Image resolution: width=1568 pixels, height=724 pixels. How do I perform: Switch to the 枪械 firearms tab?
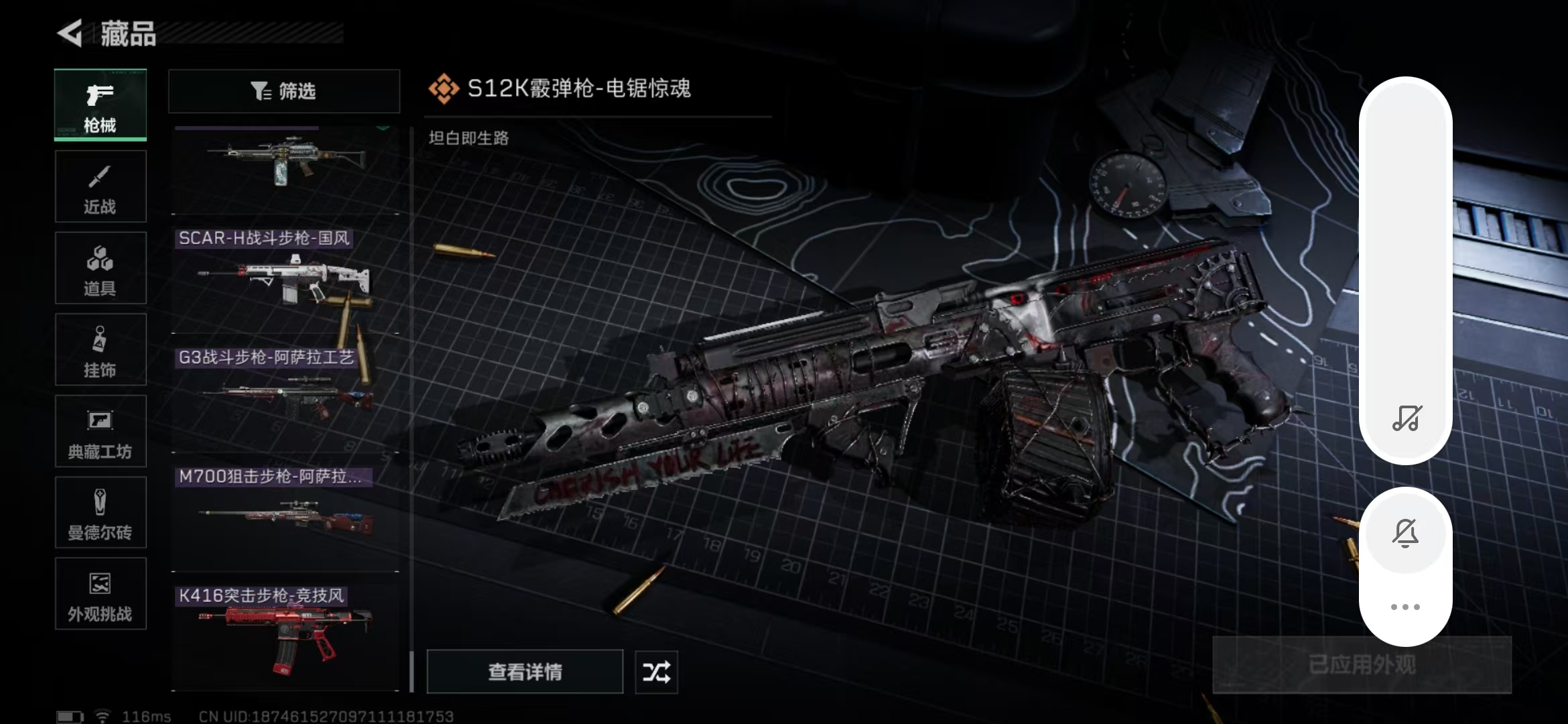(101, 105)
